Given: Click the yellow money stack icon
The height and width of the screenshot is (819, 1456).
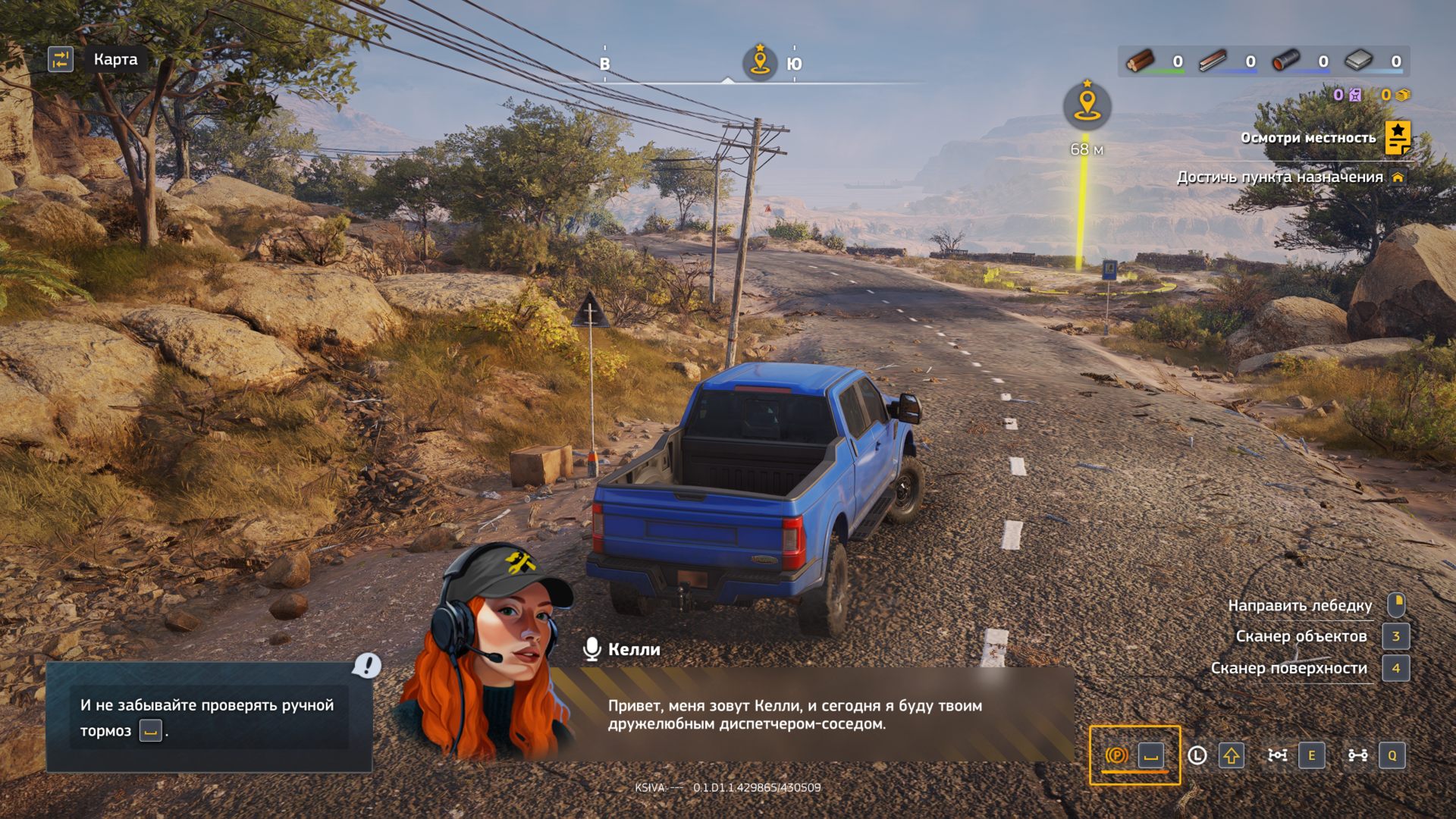Looking at the screenshot, I should coord(1403,95).
